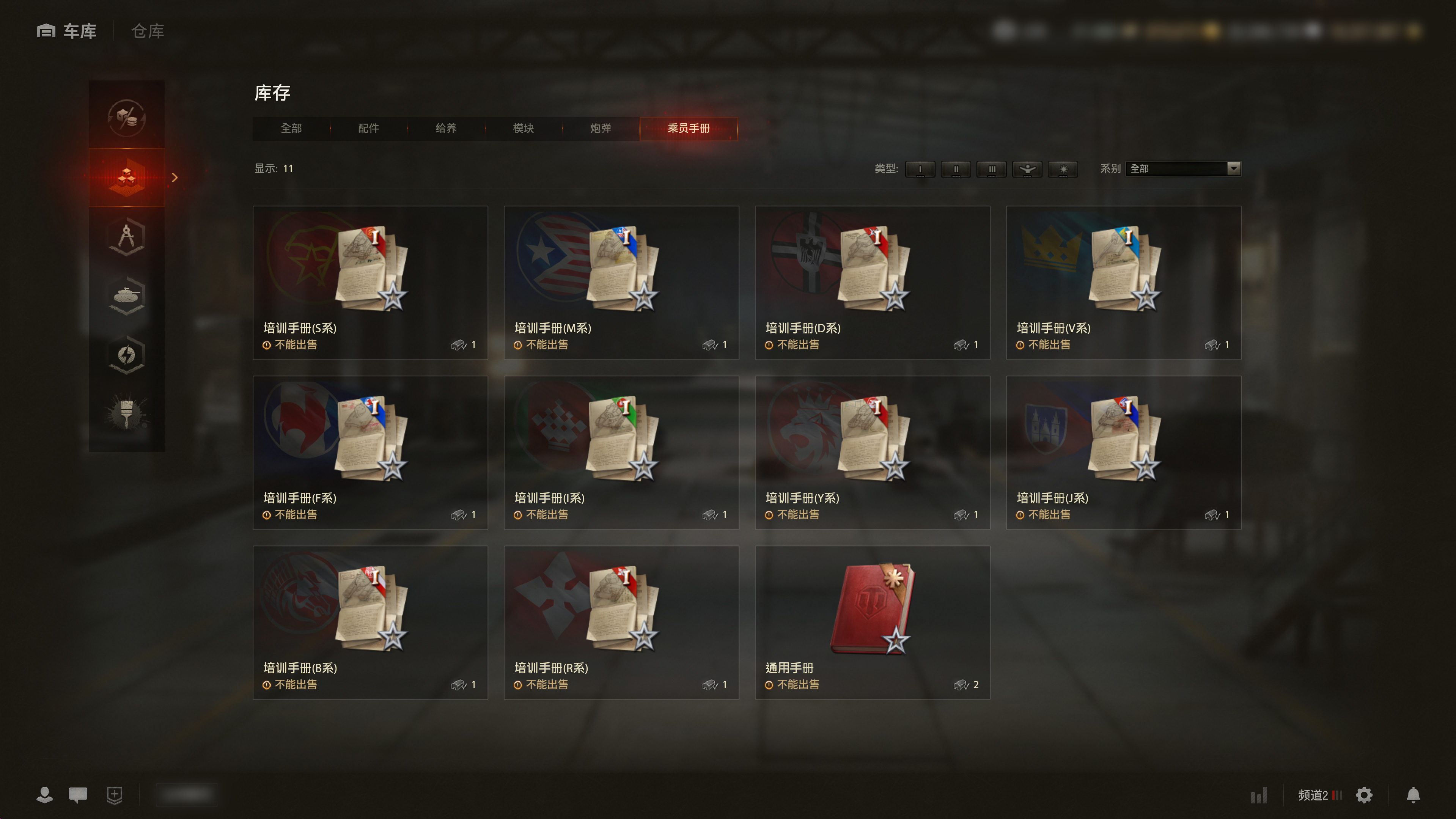Toggle the type III manual filter
Image resolution: width=1456 pixels, height=819 pixels.
(x=991, y=169)
